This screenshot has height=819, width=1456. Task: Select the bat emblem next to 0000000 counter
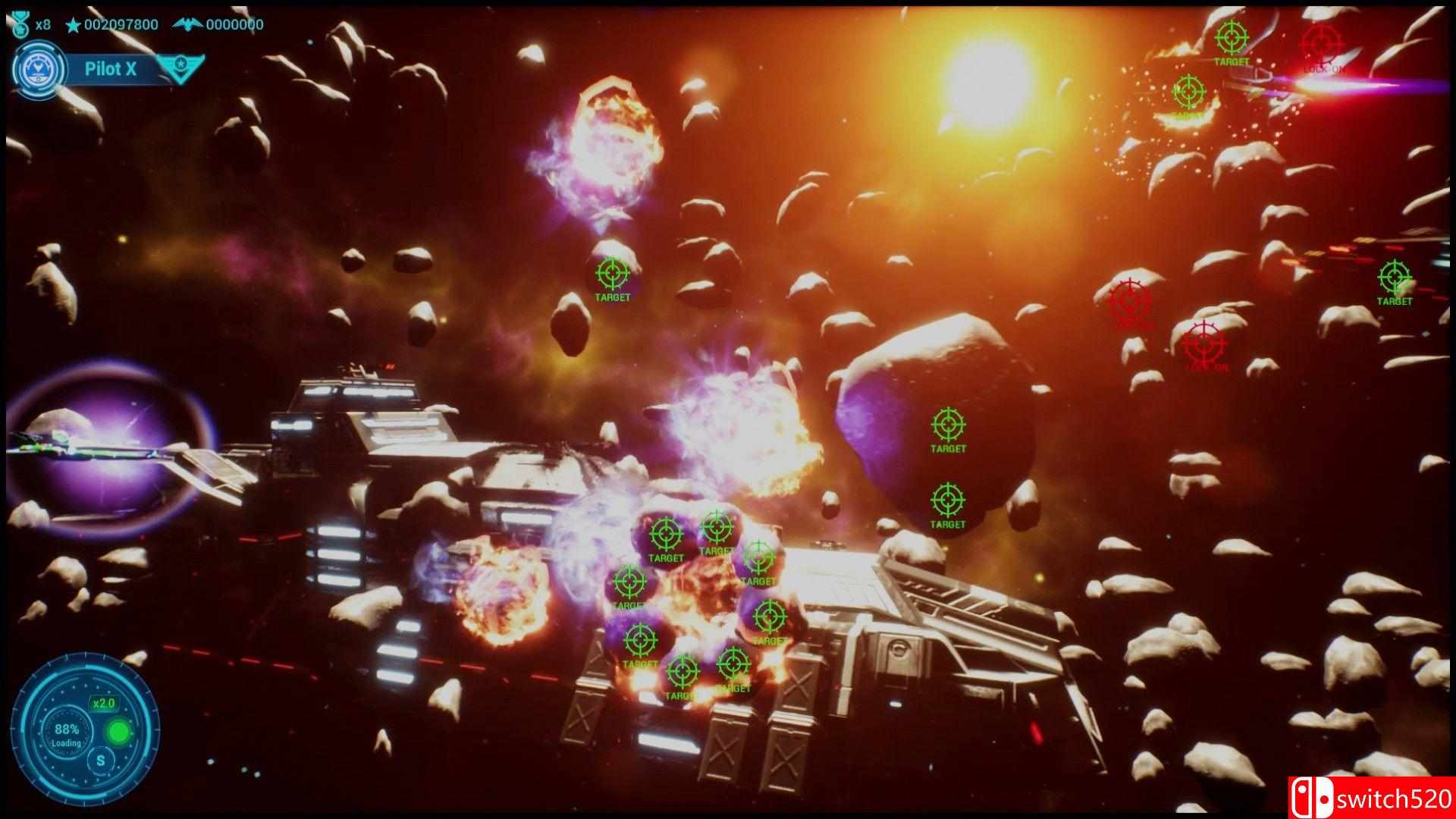188,24
